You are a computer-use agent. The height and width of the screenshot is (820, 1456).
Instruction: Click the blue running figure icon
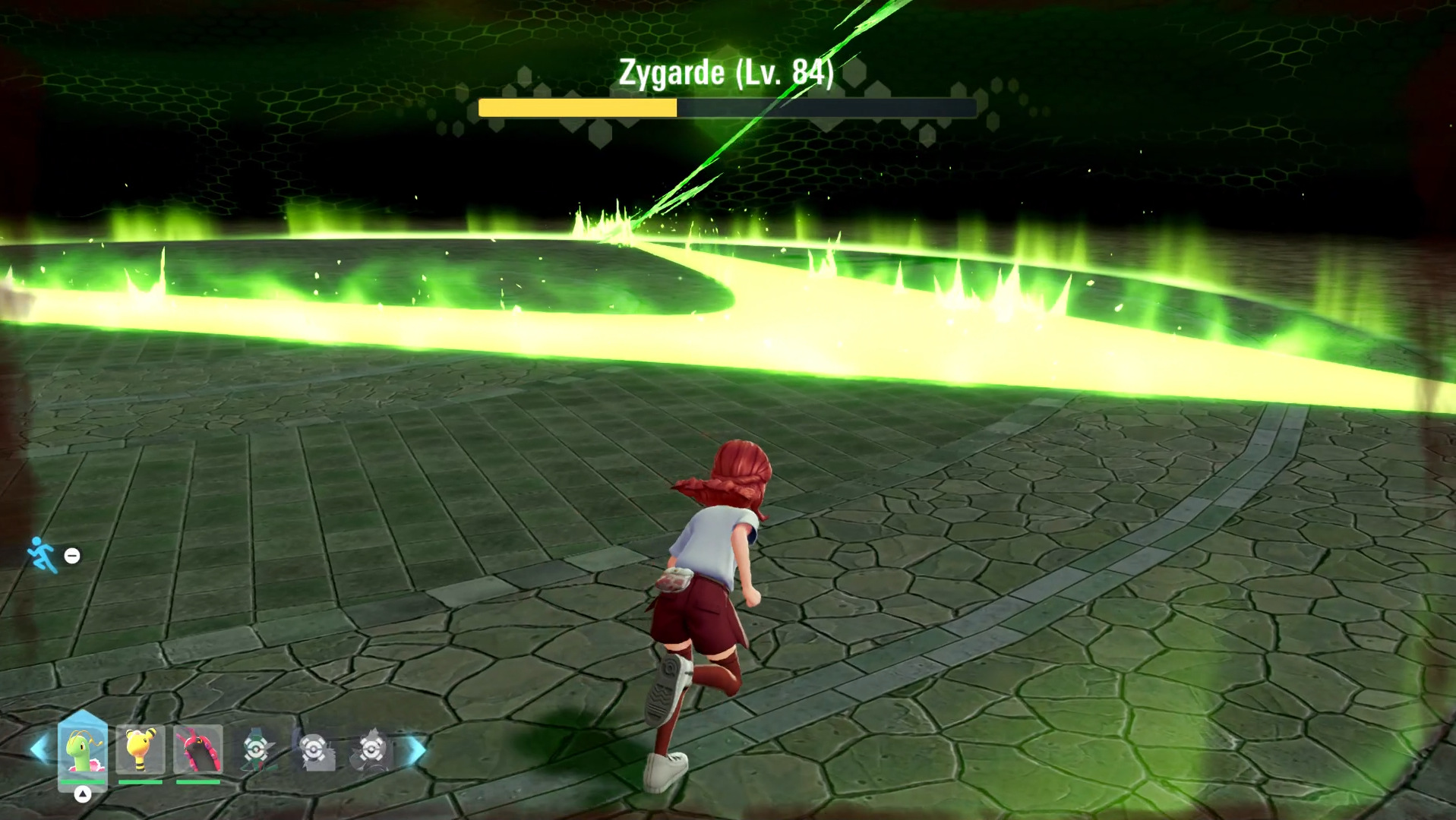(42, 555)
